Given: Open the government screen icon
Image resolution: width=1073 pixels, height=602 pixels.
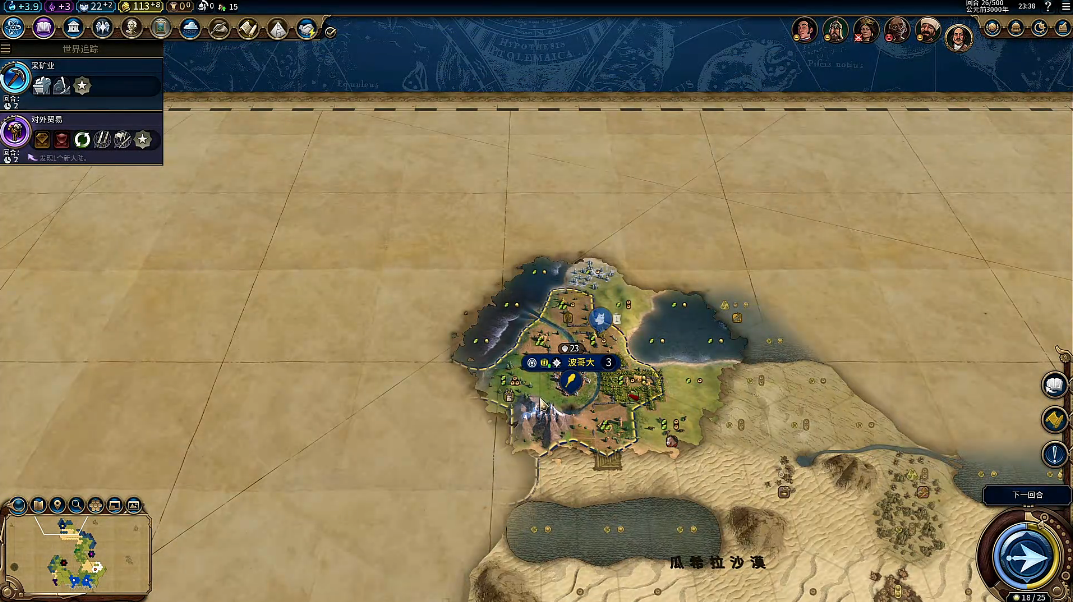Looking at the screenshot, I should [72, 28].
